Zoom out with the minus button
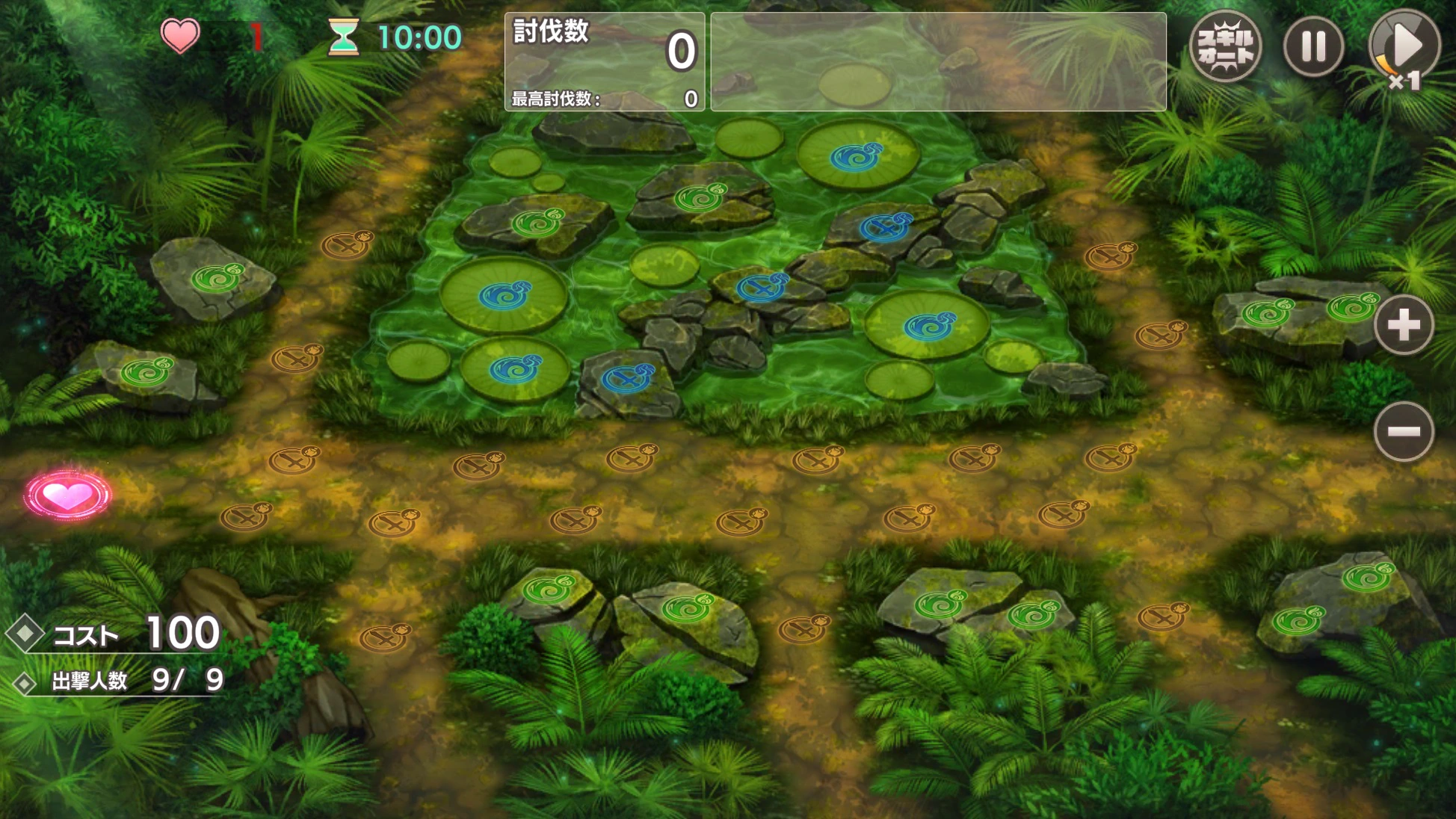The height and width of the screenshot is (819, 1456). pyautogui.click(x=1403, y=431)
